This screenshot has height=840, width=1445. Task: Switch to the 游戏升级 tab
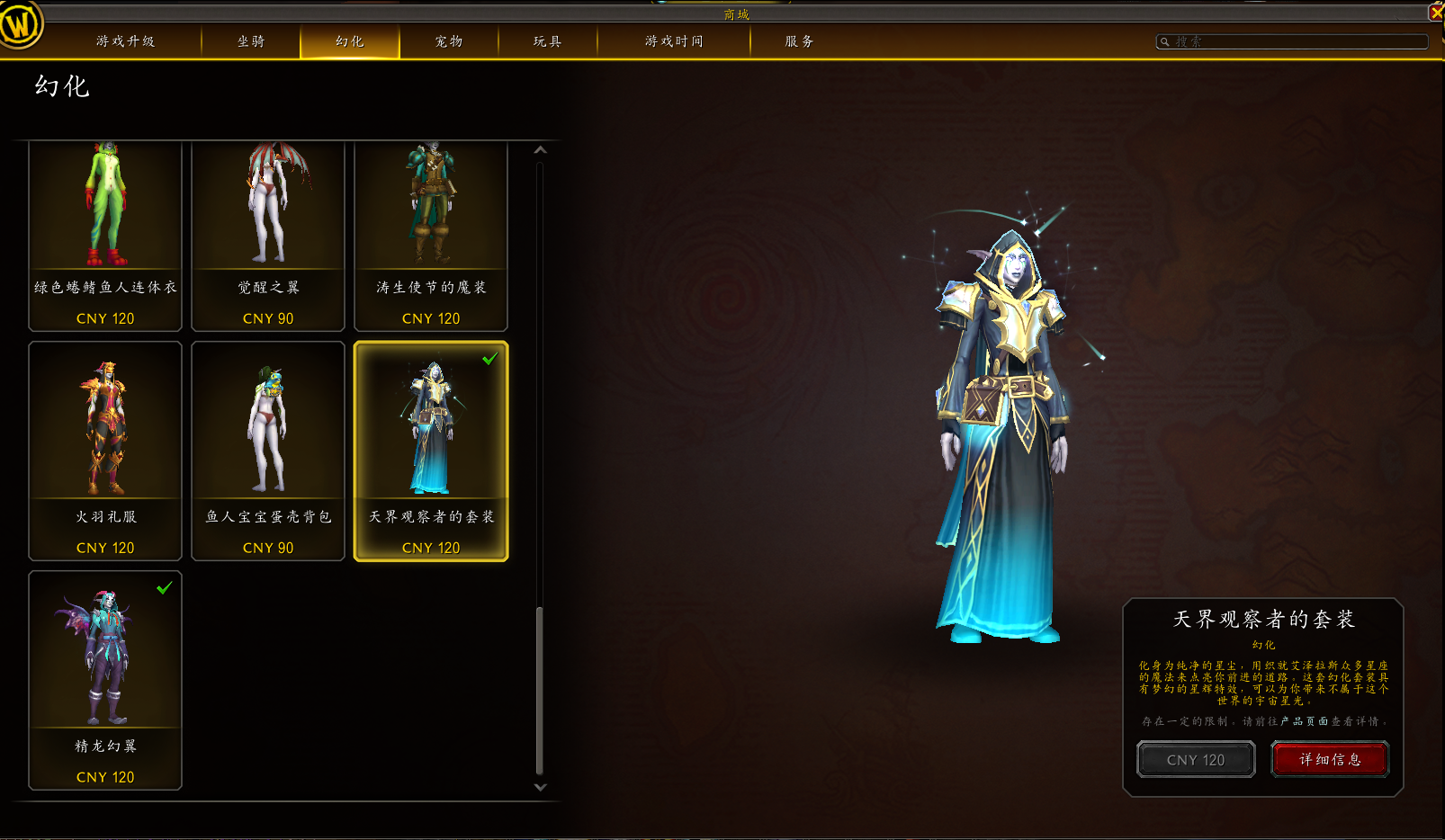[125, 41]
